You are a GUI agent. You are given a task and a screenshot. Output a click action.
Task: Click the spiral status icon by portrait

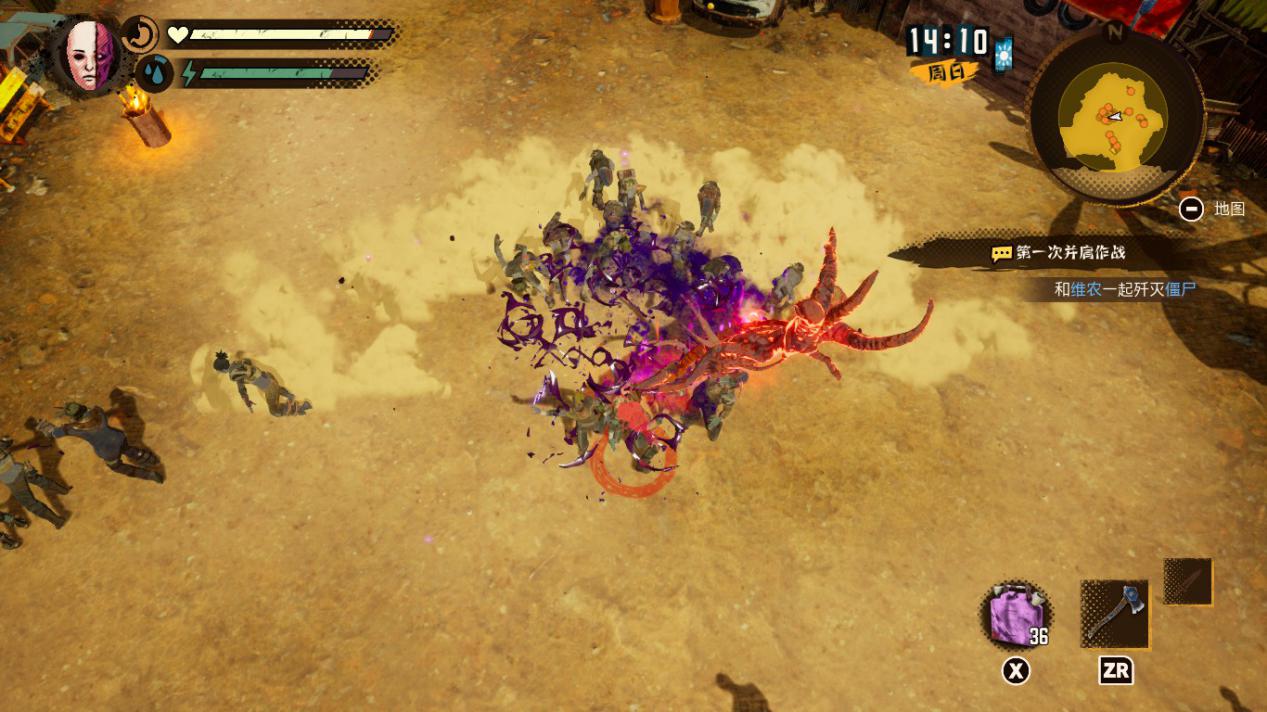(x=141, y=35)
